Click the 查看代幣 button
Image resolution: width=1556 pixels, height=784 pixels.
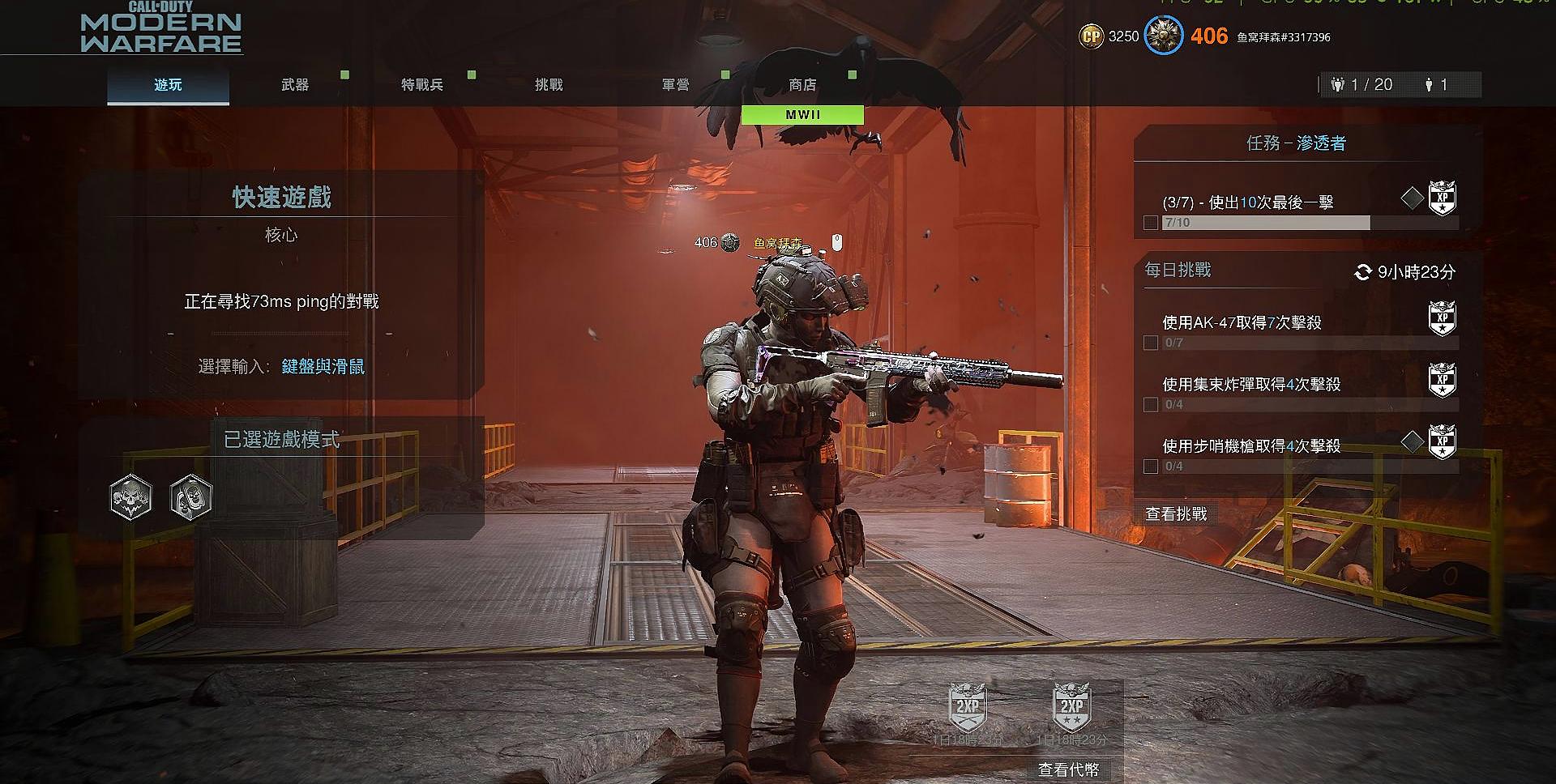1068,769
